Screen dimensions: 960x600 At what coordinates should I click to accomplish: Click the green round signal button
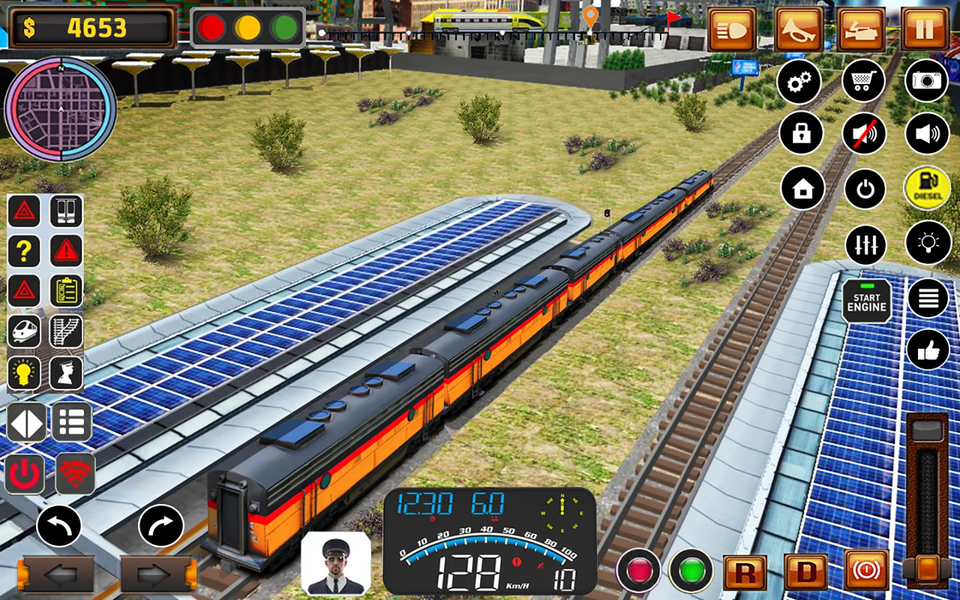click(x=690, y=571)
